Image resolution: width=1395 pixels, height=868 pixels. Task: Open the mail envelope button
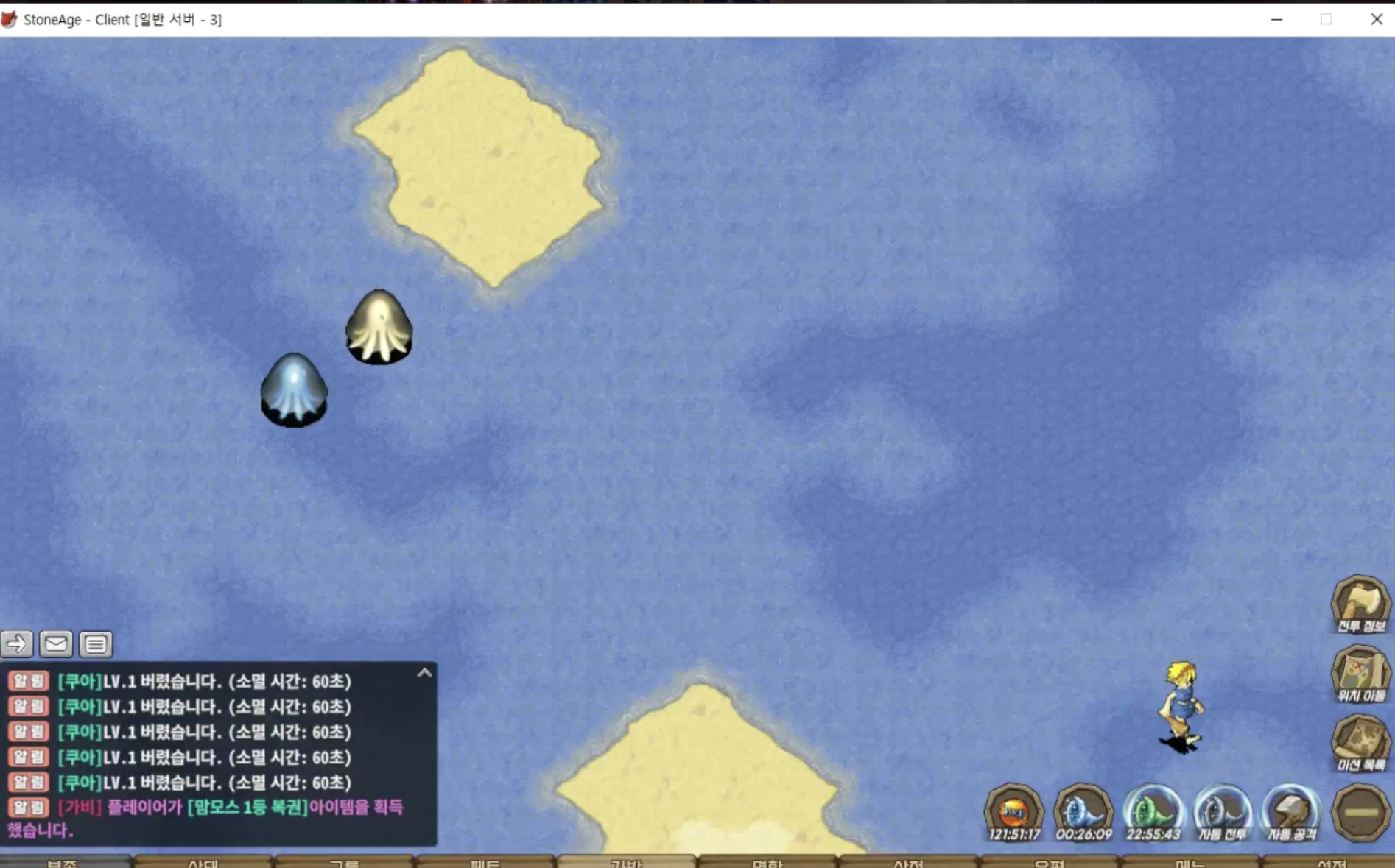56,644
